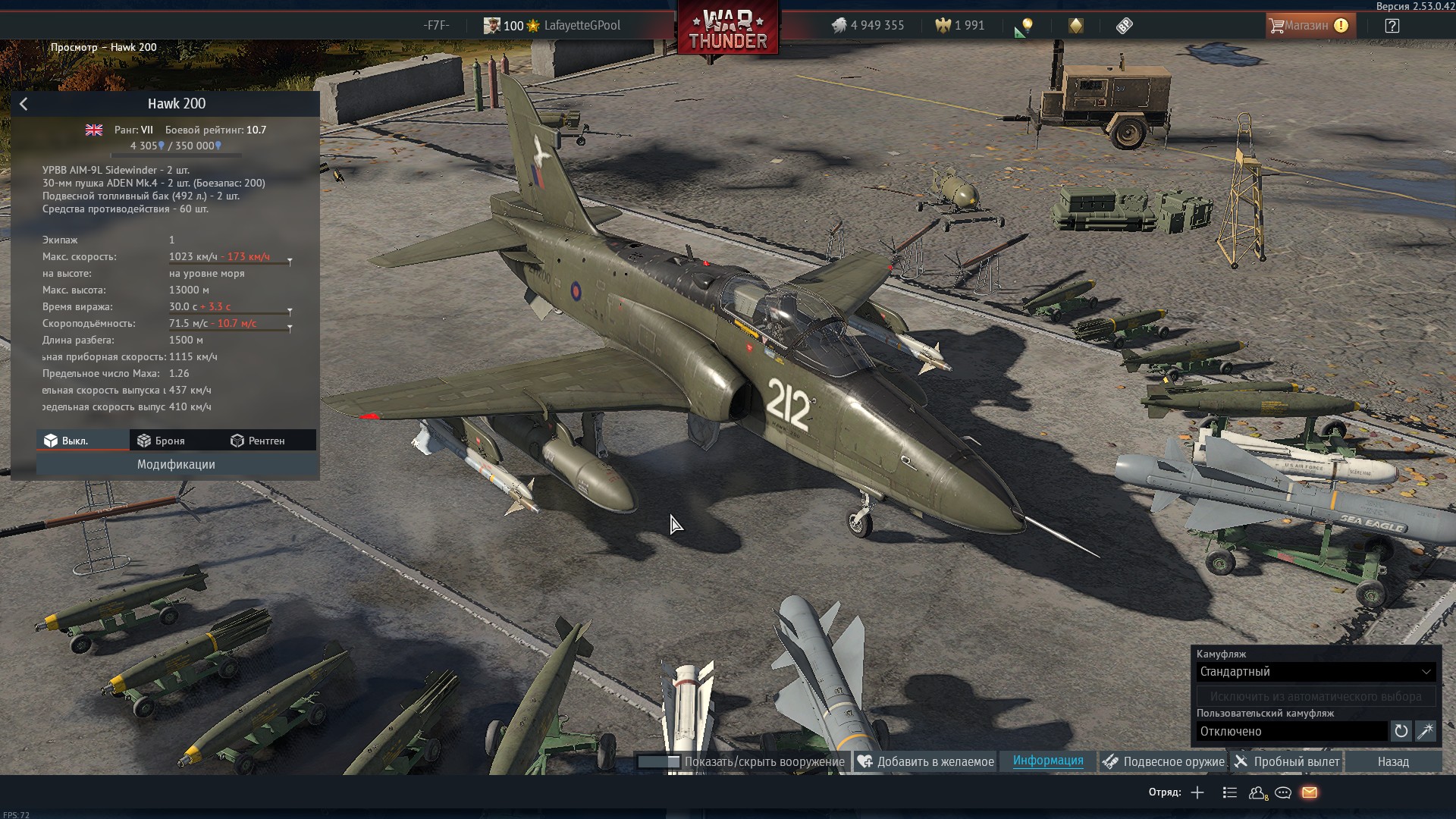Open the LafayetteGPool player profile

click(x=582, y=26)
